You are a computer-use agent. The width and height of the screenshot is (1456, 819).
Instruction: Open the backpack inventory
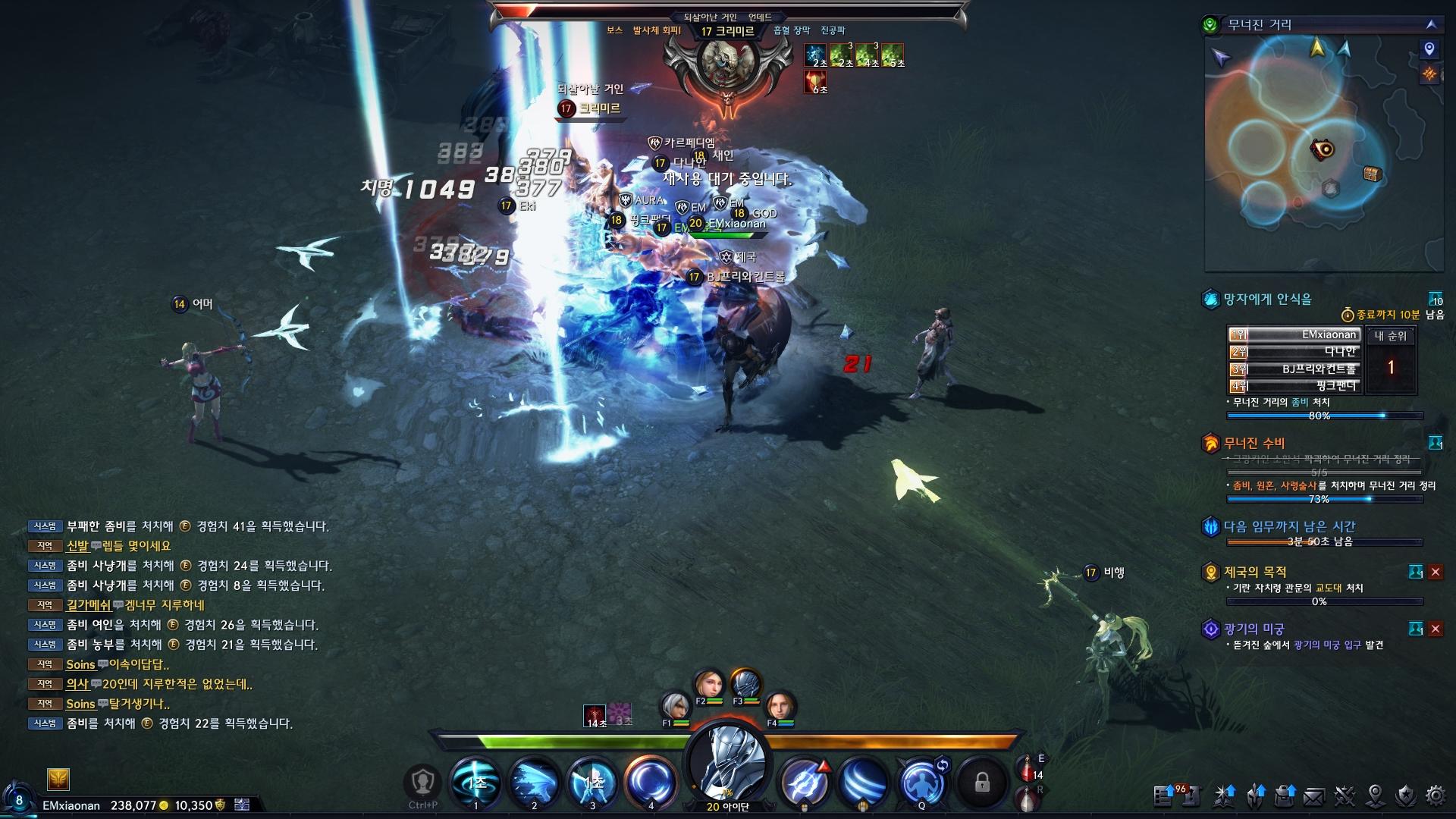coord(1285,795)
